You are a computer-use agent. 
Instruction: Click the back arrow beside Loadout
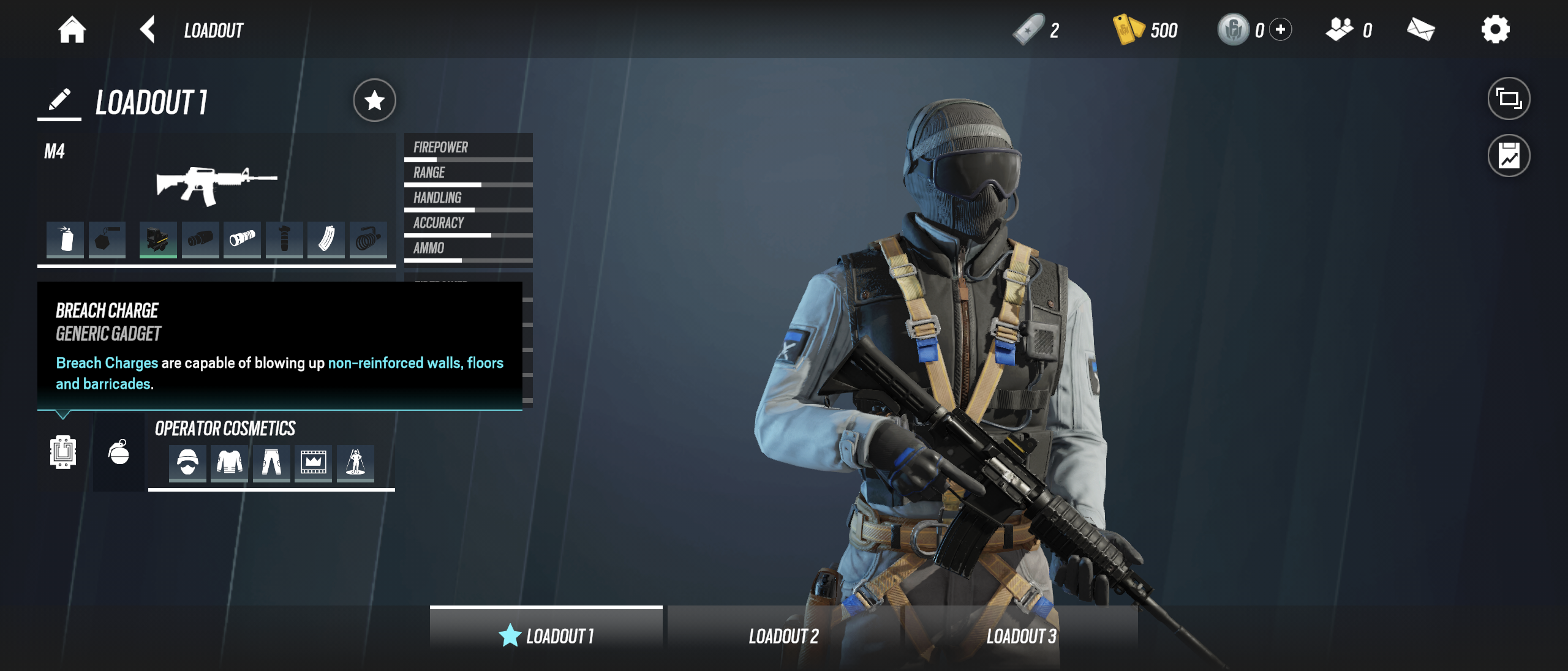[x=147, y=29]
